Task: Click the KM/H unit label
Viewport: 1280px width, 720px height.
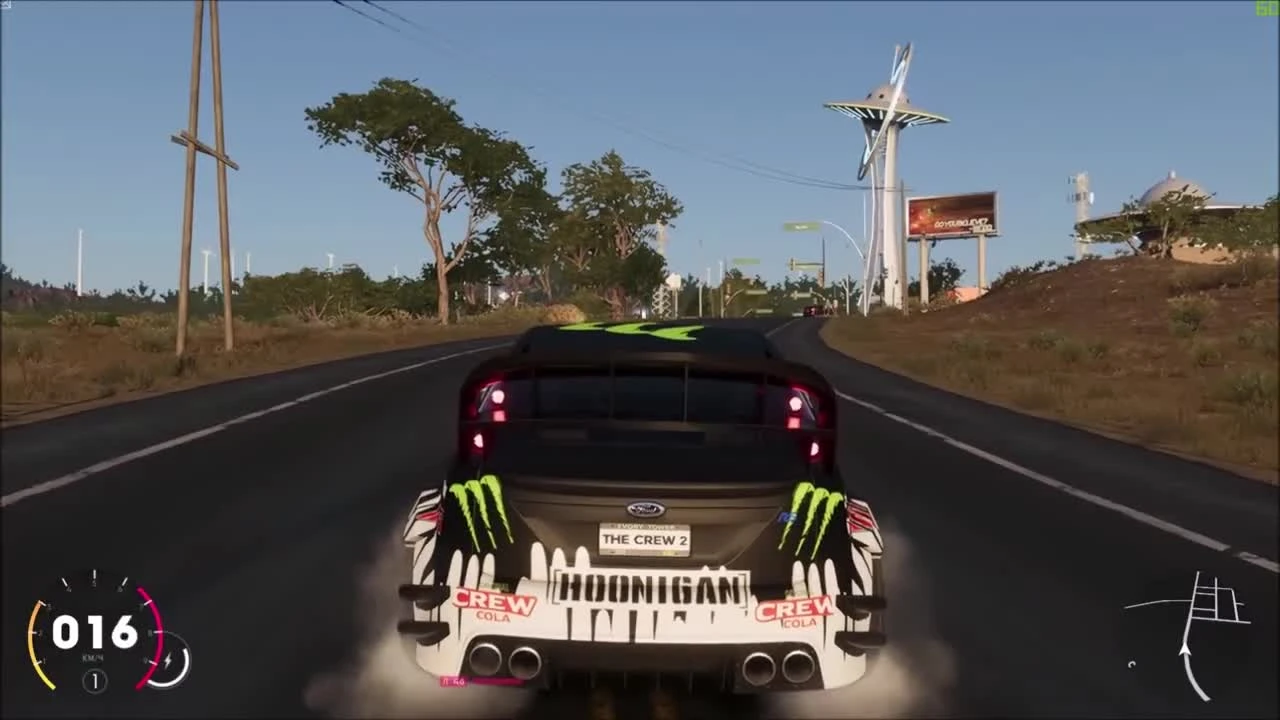Action: [92, 658]
